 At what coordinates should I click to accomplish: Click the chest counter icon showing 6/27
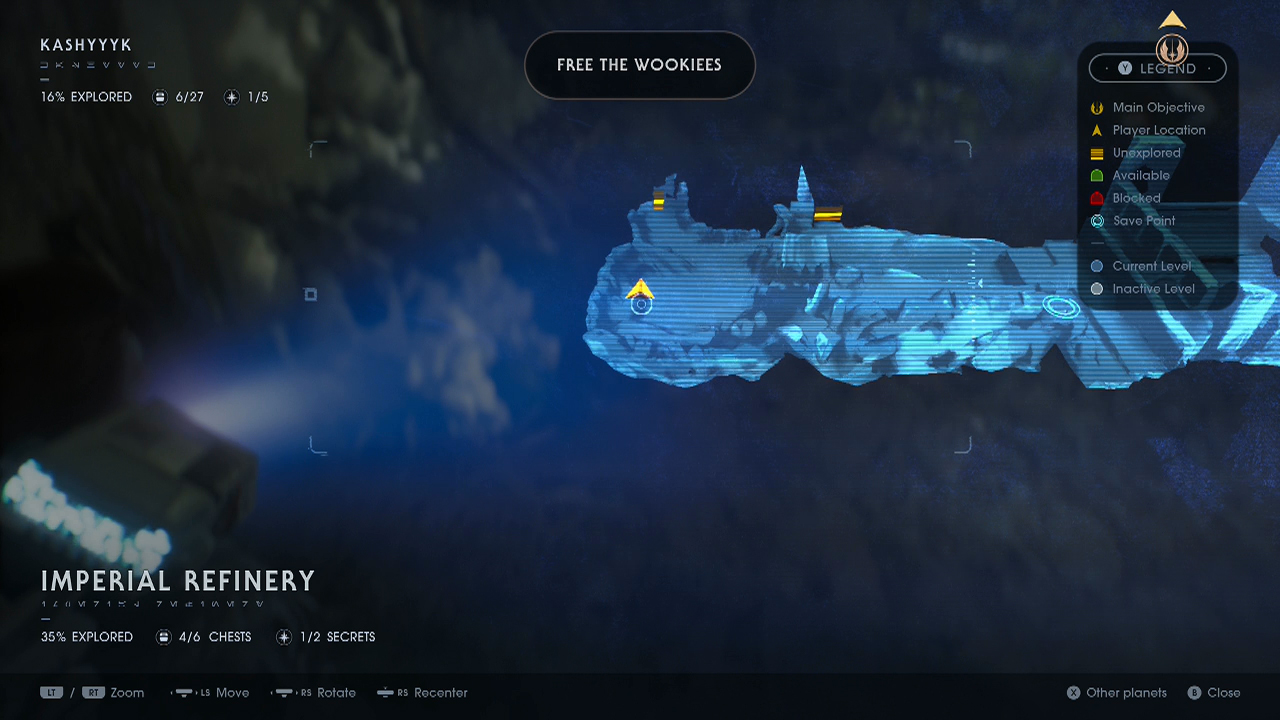click(160, 96)
